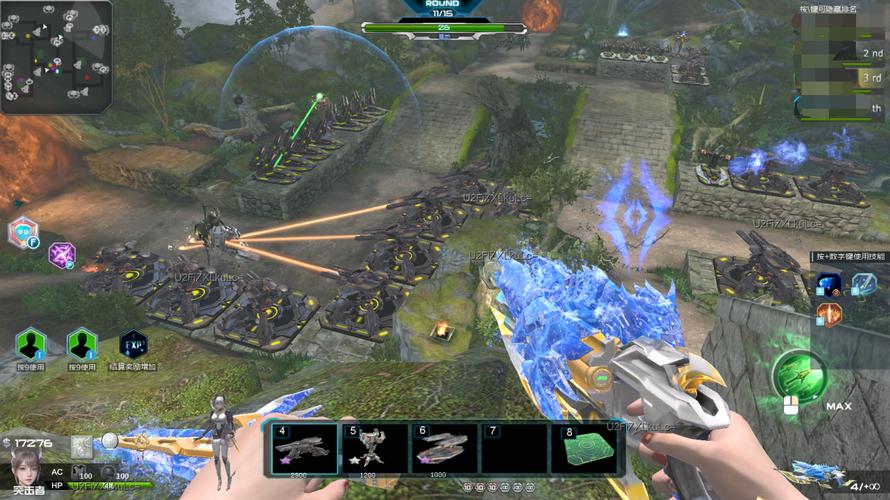Pick the slot 6 turret costing 1000
Viewport: 890px width, 500px height.
(444, 447)
